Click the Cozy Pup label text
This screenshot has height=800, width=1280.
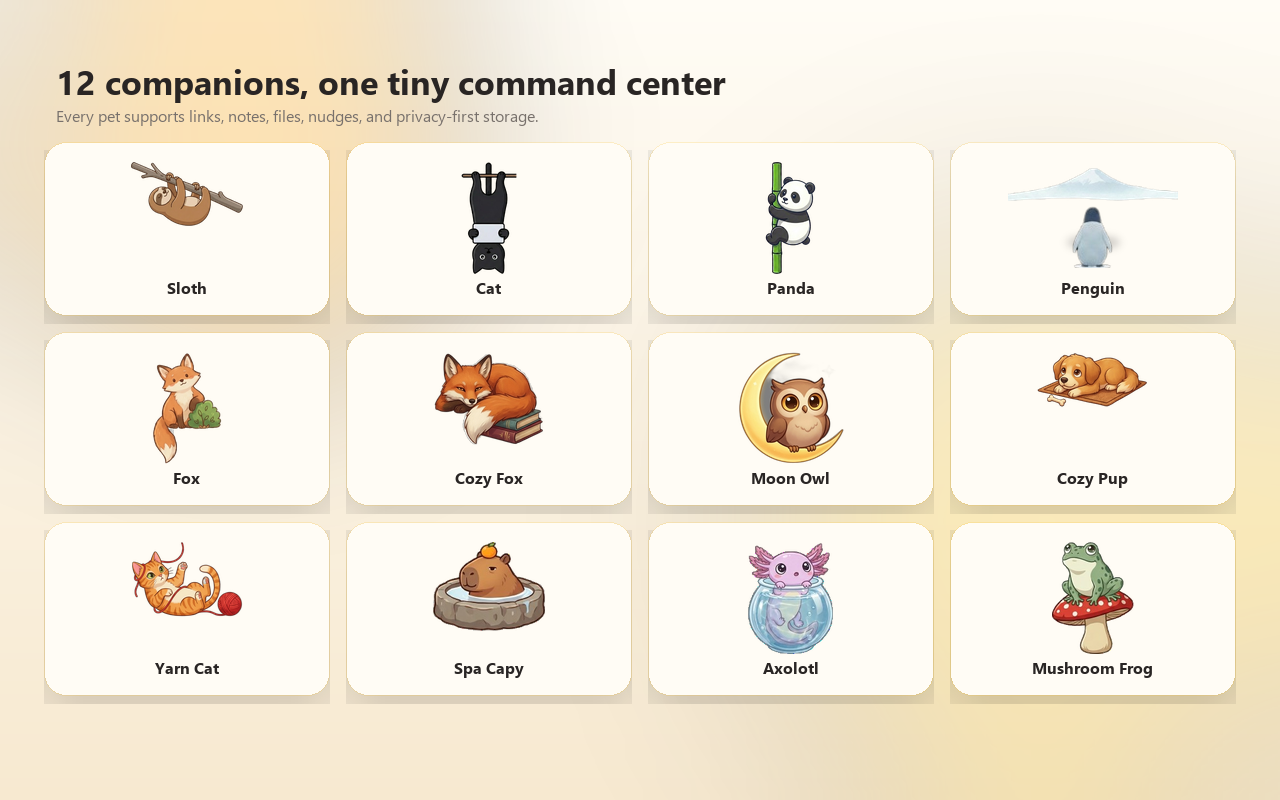pos(1093,478)
